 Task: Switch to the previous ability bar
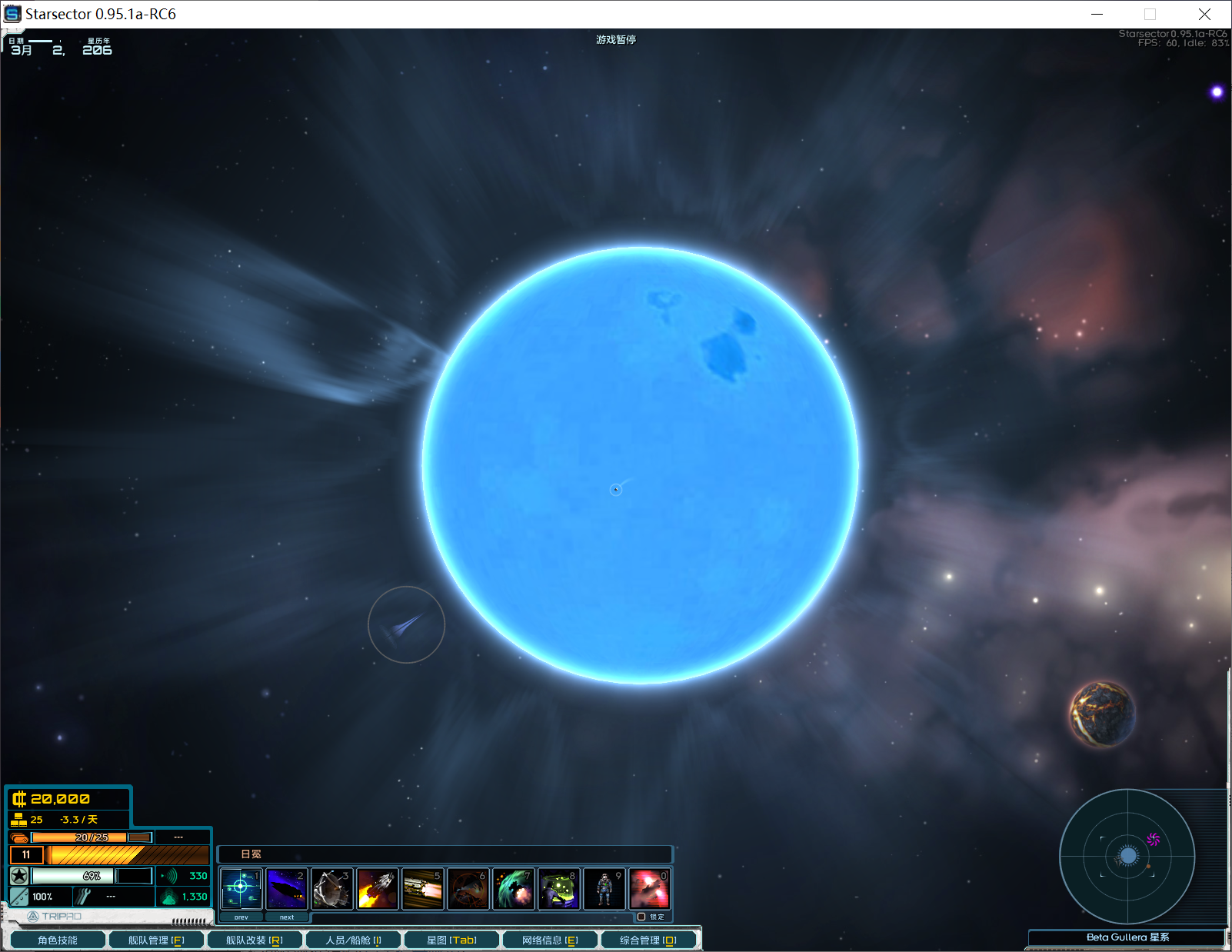point(241,917)
